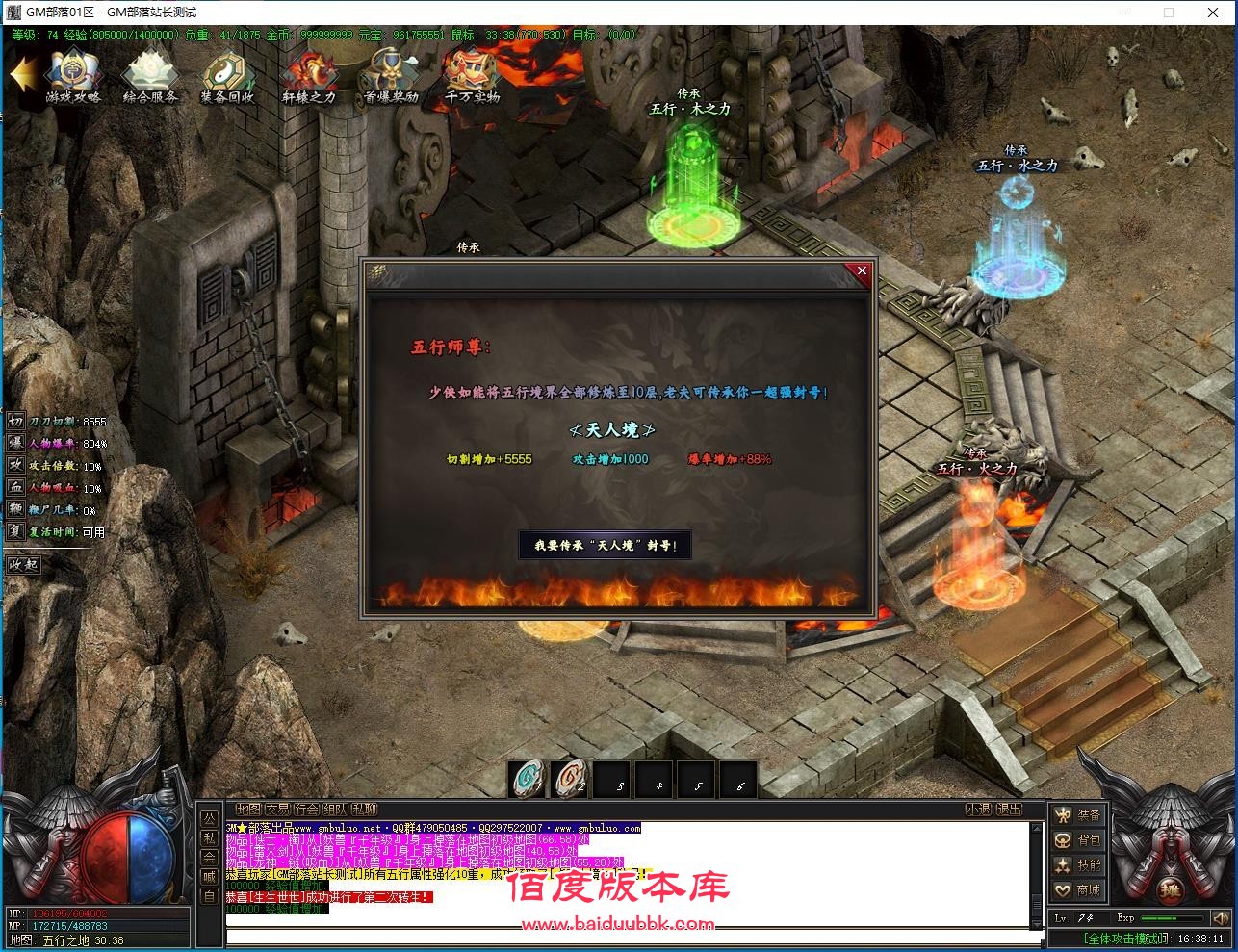Close the 五行师尊 dialog window
The image size is (1238, 952).
pyautogui.click(x=862, y=271)
